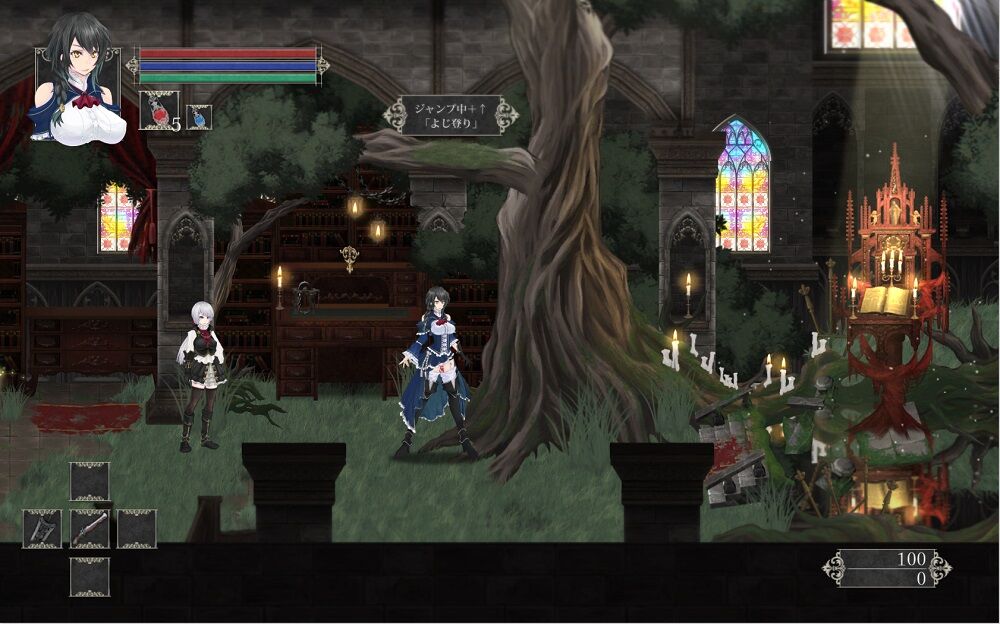
Task: Choose the flintlock gun weapon slot
Action: [89, 529]
